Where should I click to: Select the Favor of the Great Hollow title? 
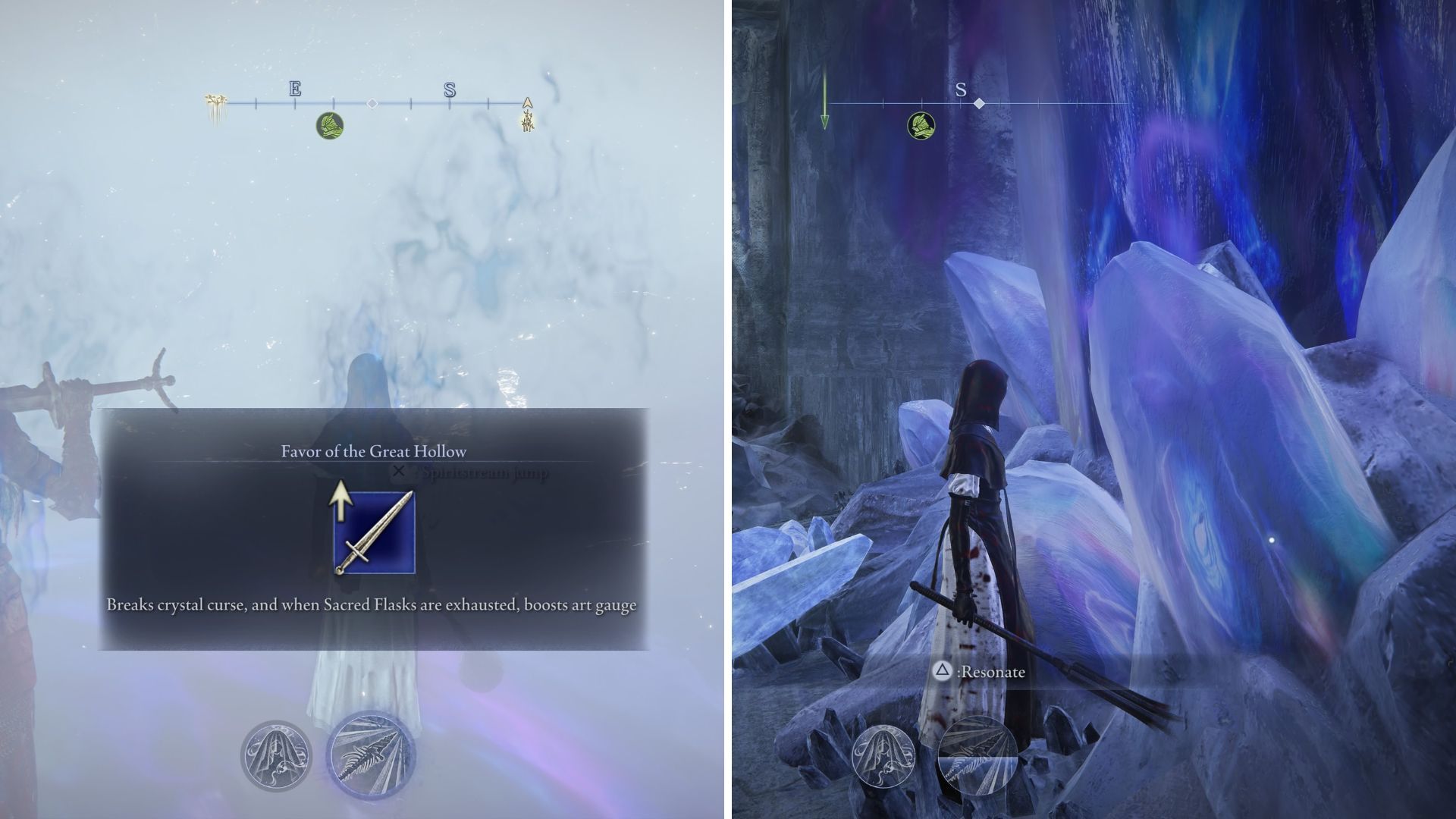[373, 451]
